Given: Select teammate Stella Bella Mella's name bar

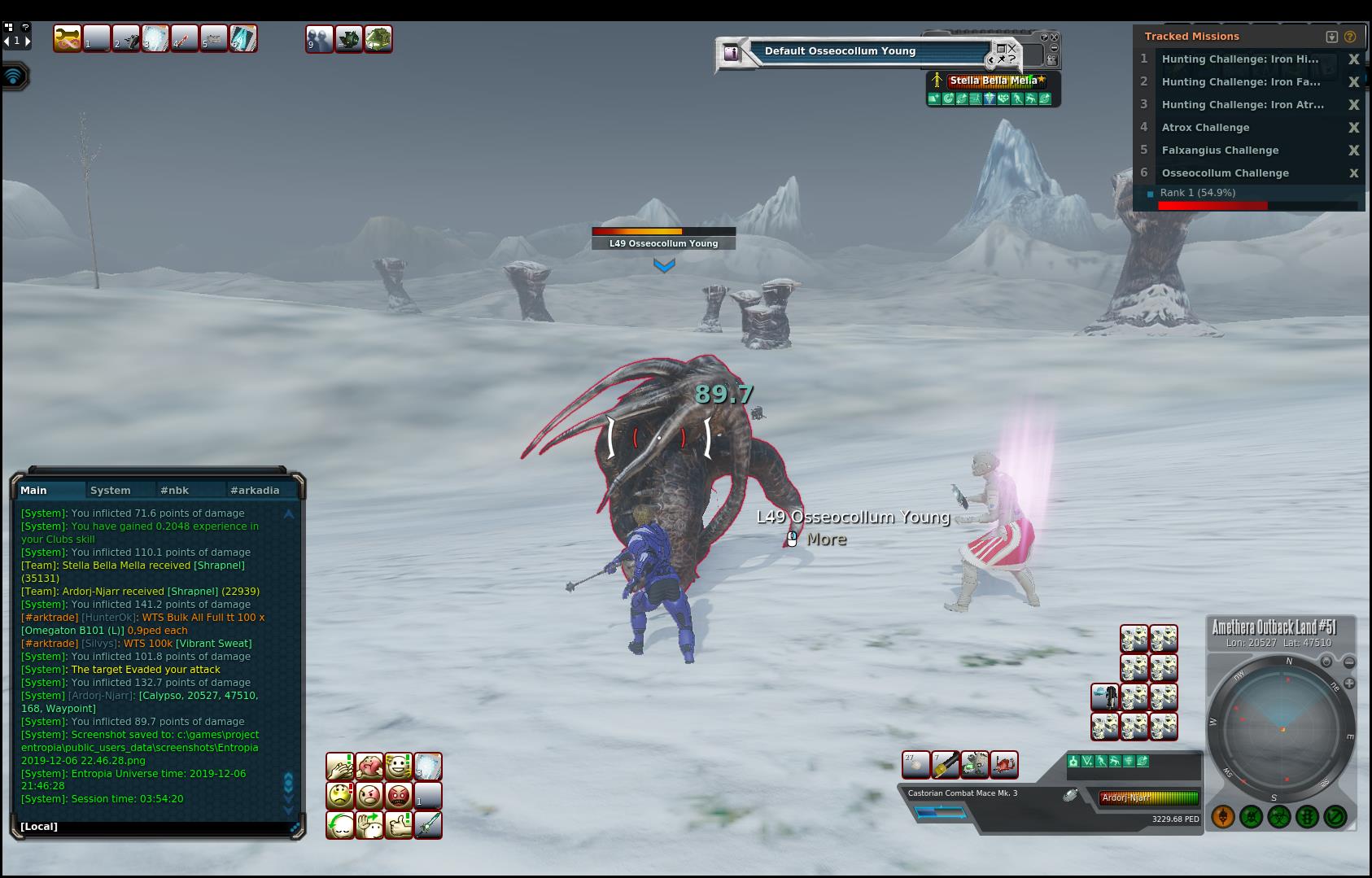Looking at the screenshot, I should [x=994, y=81].
